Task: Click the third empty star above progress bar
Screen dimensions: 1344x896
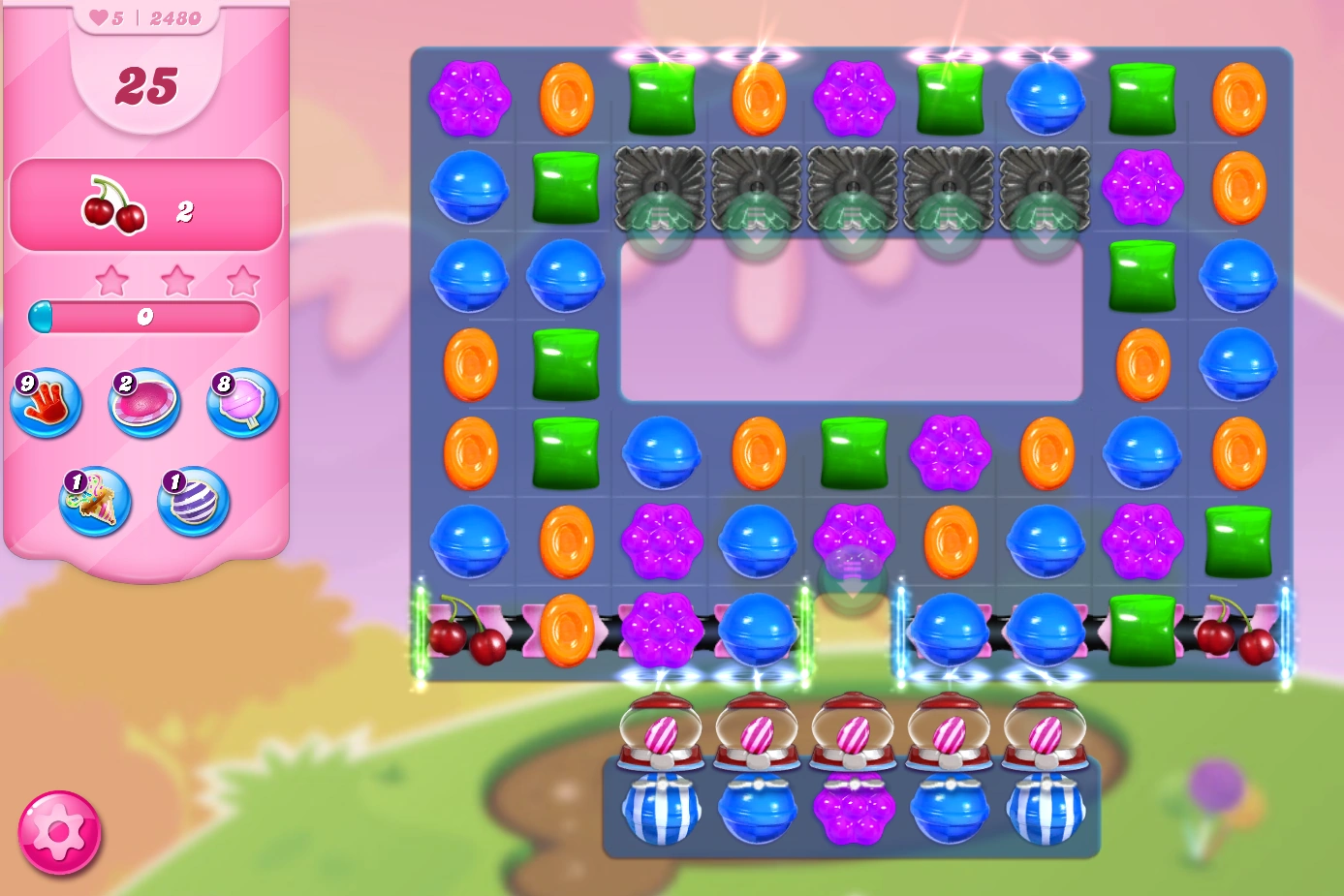Action: [x=244, y=279]
